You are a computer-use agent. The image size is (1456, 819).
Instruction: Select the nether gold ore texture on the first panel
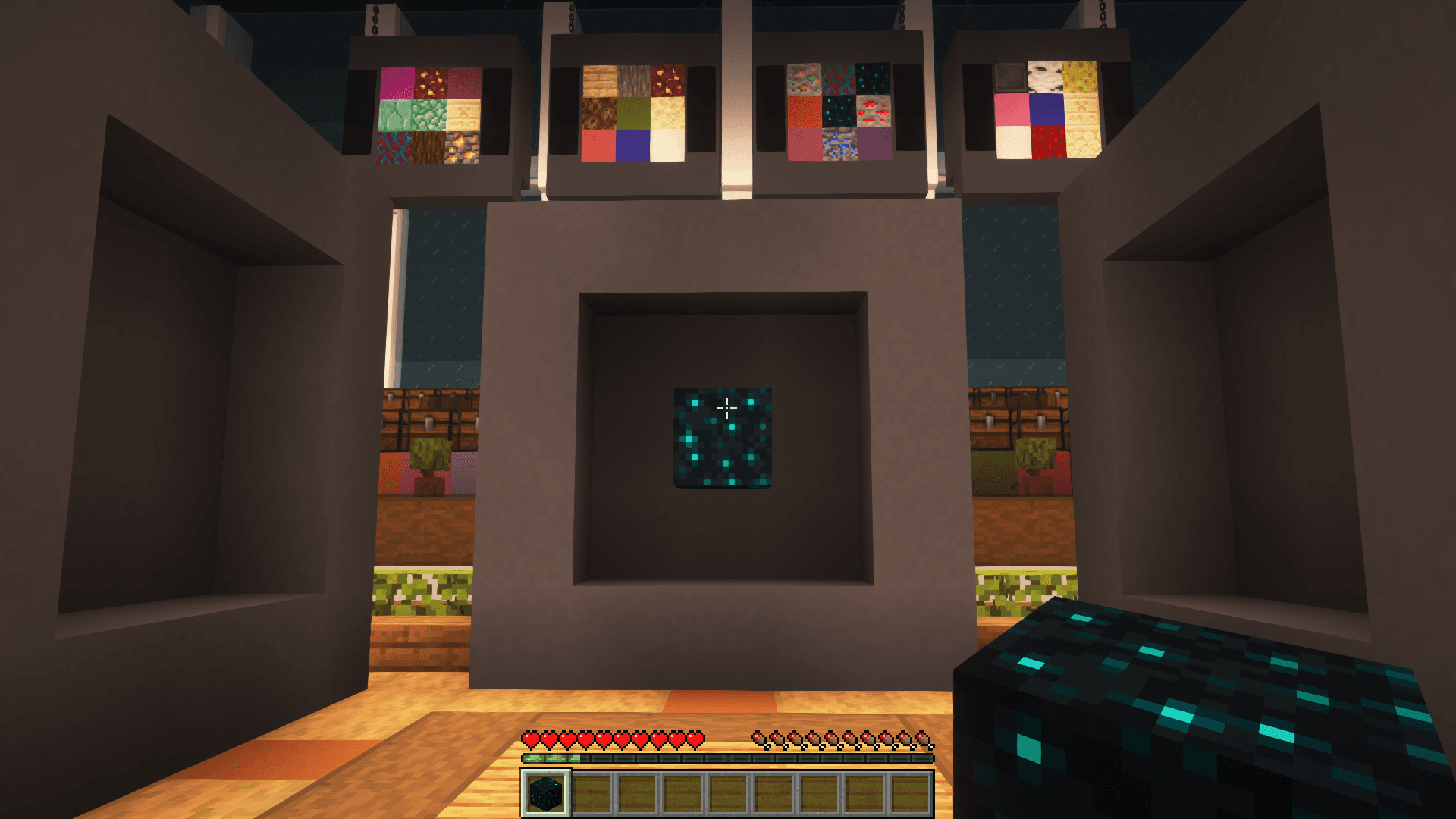[430, 82]
